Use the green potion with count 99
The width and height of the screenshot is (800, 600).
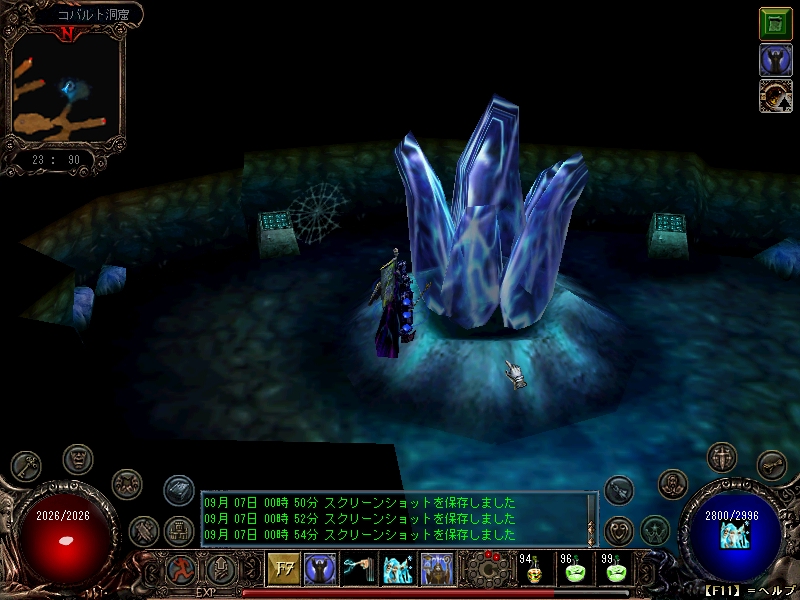(x=617, y=573)
